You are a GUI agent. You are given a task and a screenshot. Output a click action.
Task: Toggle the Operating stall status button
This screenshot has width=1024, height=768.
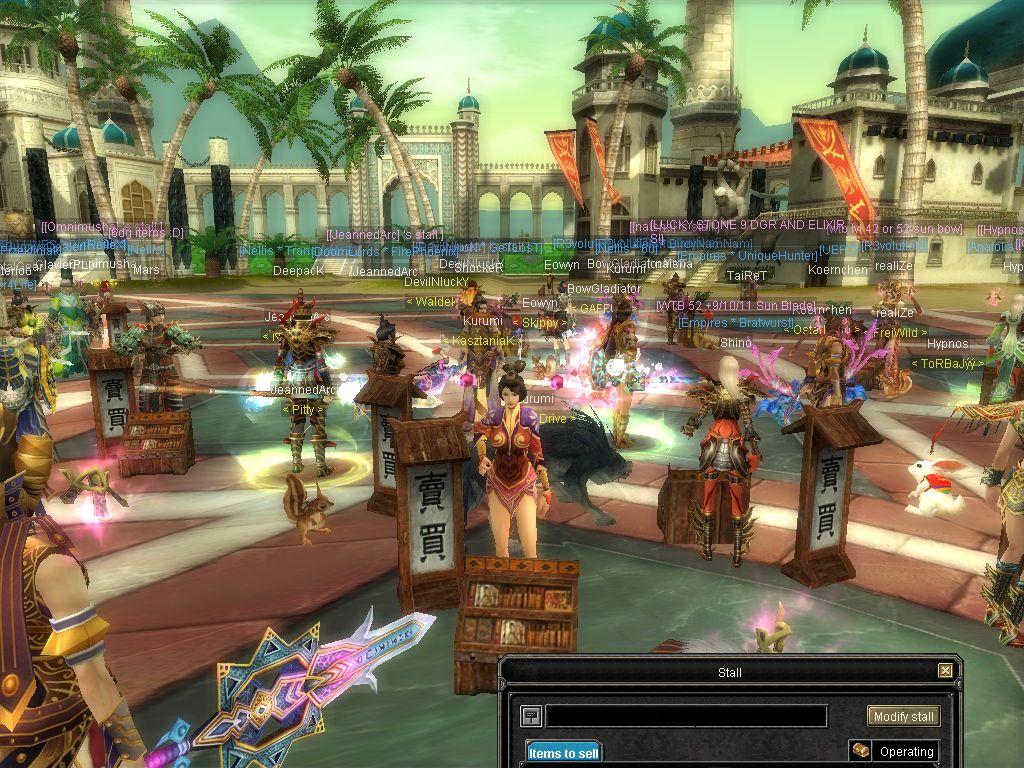coord(894,751)
